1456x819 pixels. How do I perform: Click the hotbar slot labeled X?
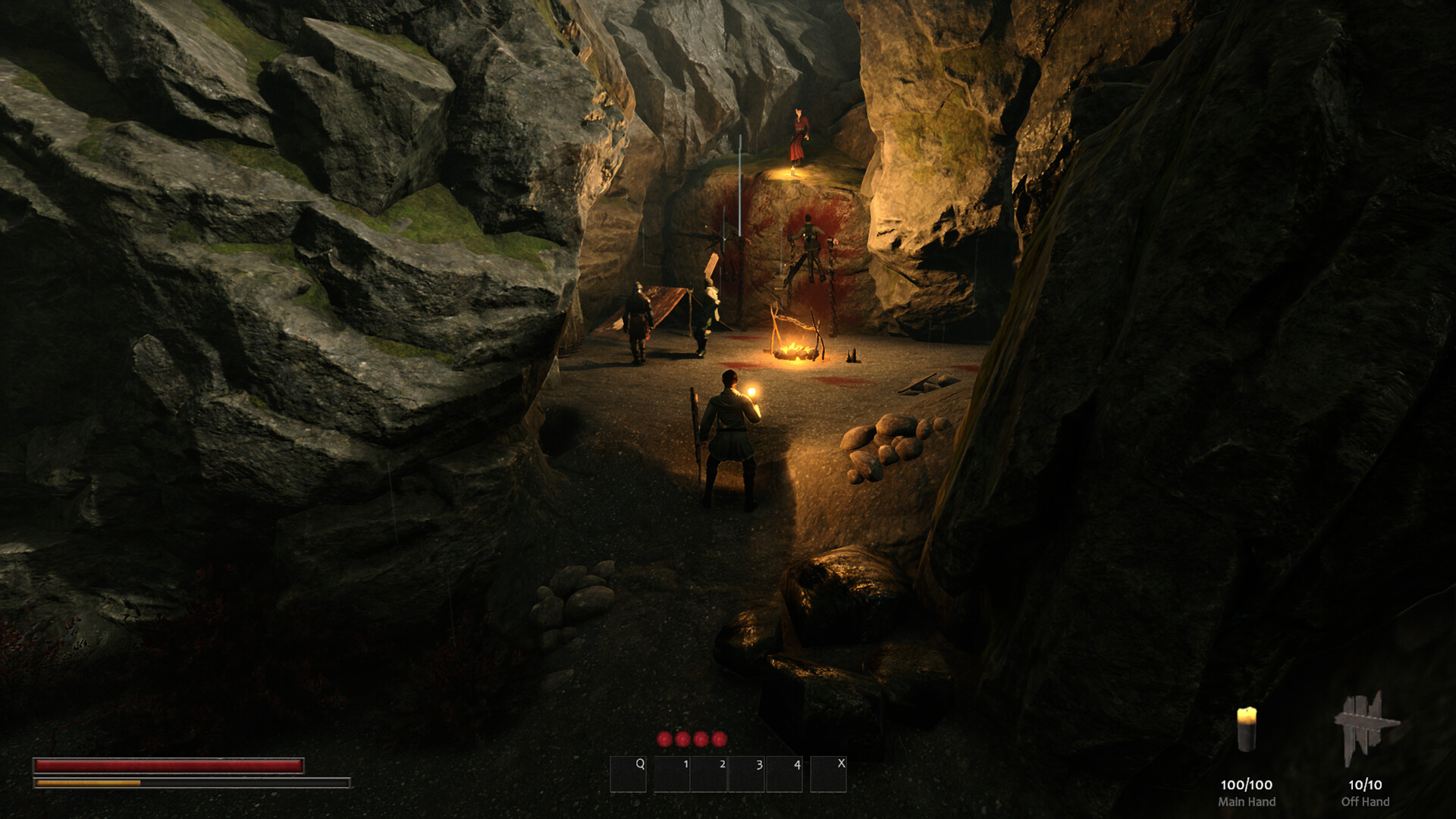(828, 774)
